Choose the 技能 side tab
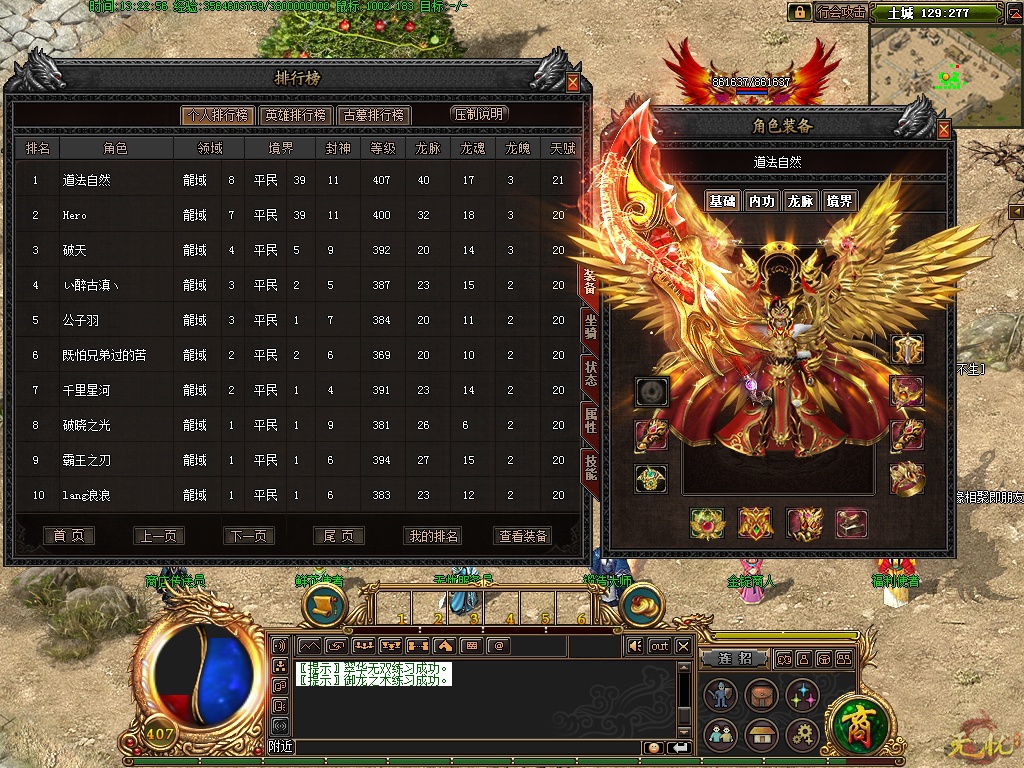This screenshot has height=768, width=1024. (x=591, y=467)
